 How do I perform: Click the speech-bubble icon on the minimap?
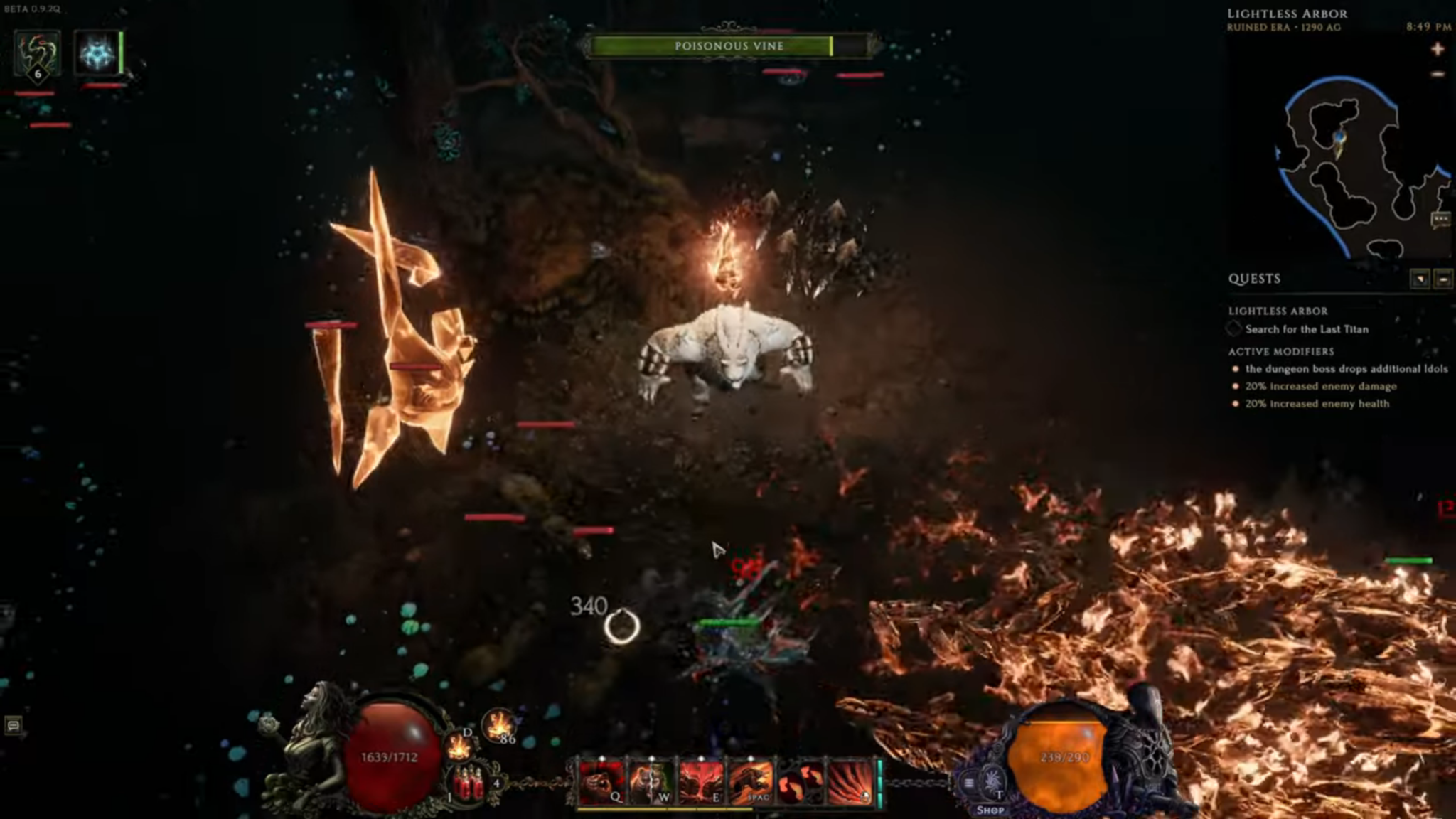(1440, 219)
